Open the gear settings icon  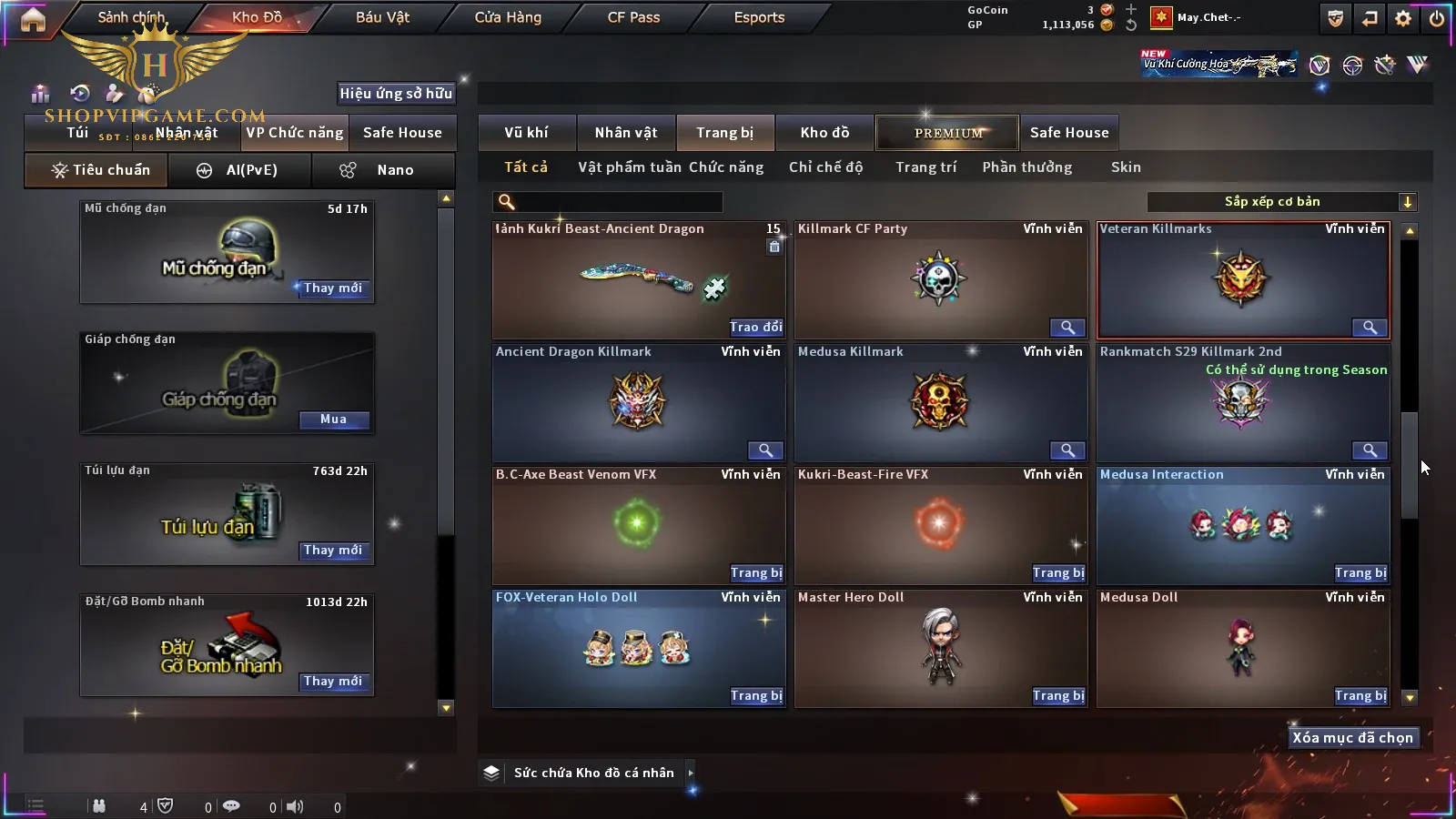1403,18
